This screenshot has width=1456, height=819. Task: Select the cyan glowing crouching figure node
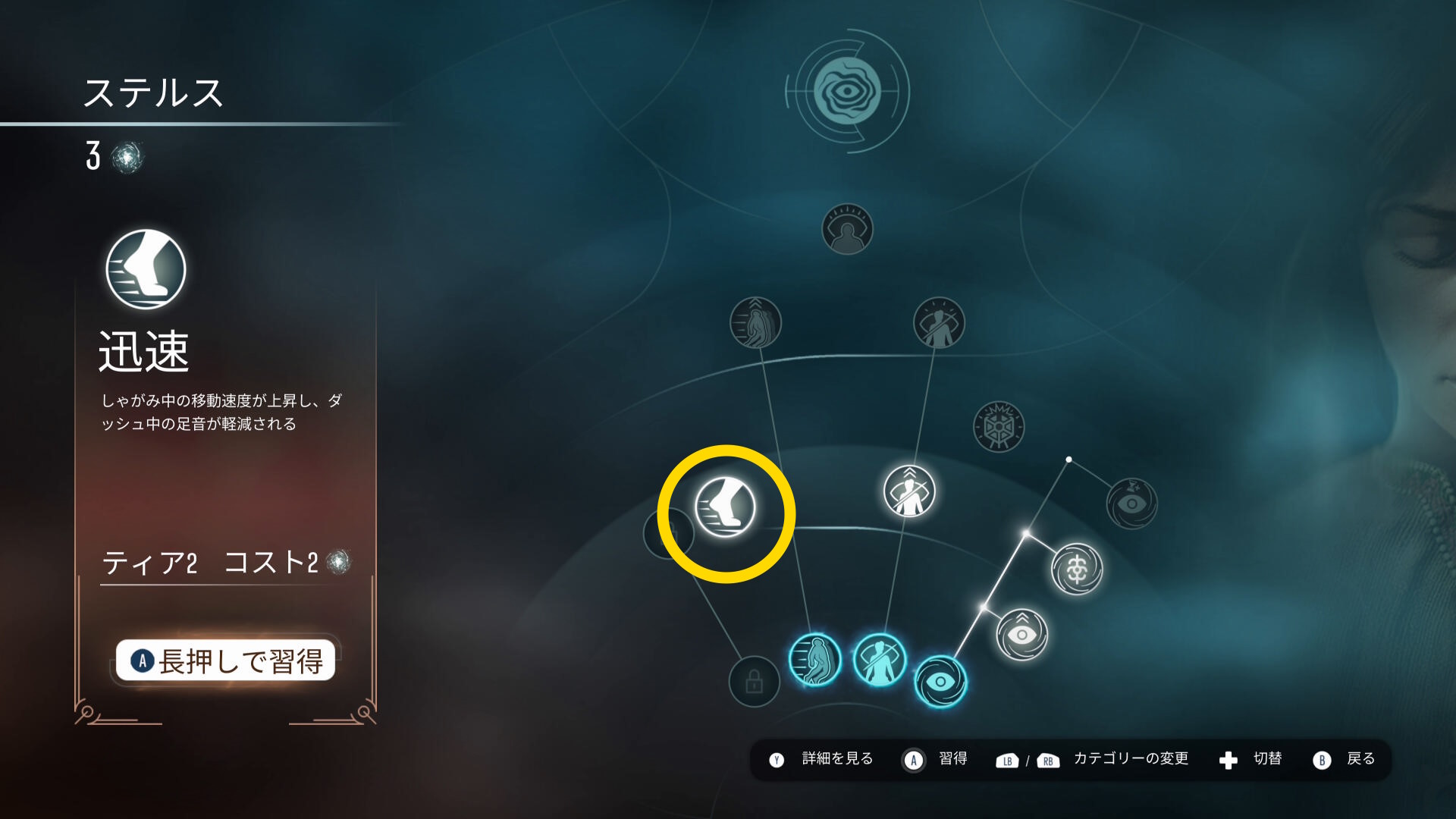[x=815, y=659]
